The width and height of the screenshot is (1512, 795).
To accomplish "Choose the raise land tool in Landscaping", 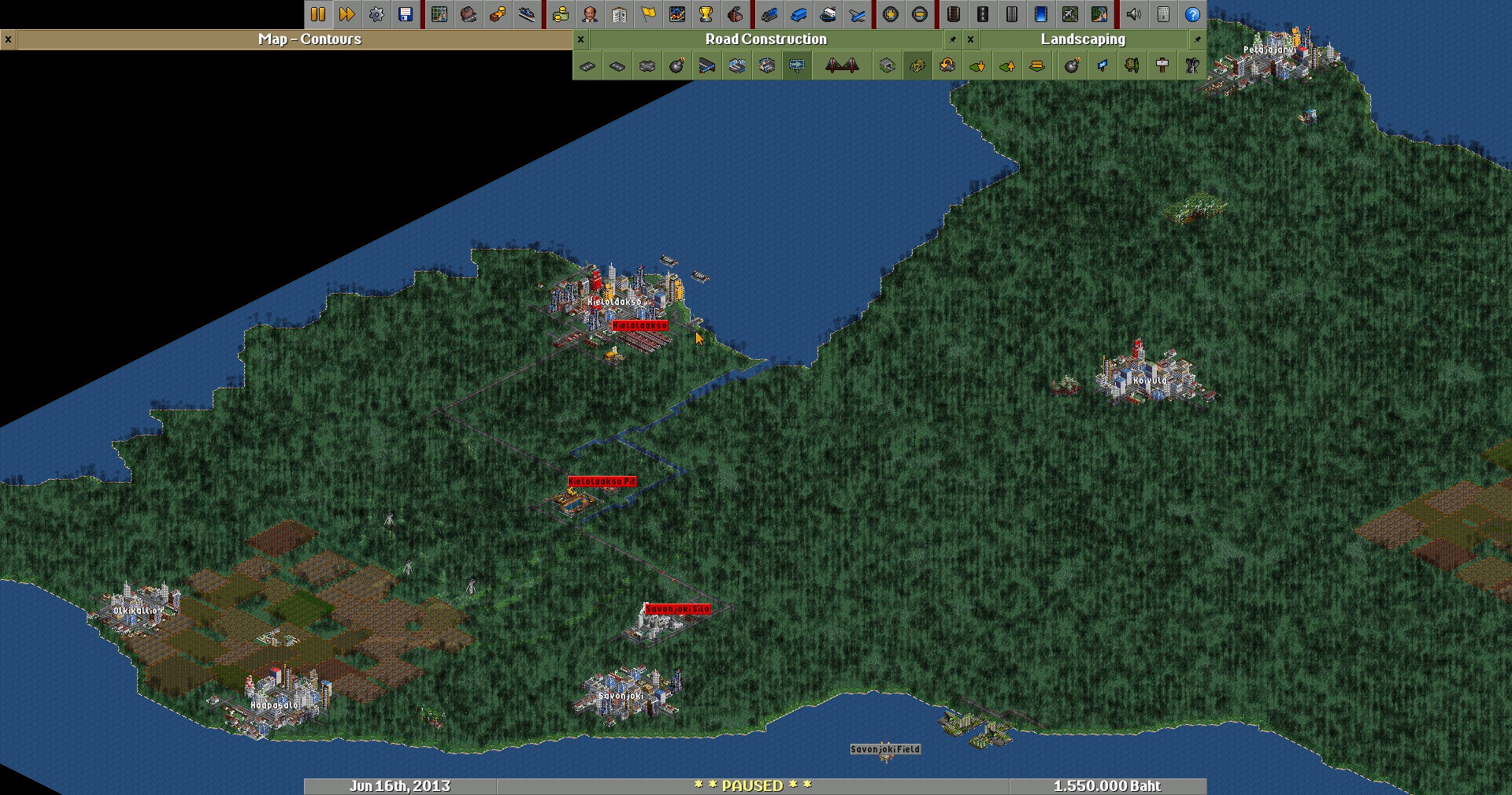I will click(x=1007, y=66).
